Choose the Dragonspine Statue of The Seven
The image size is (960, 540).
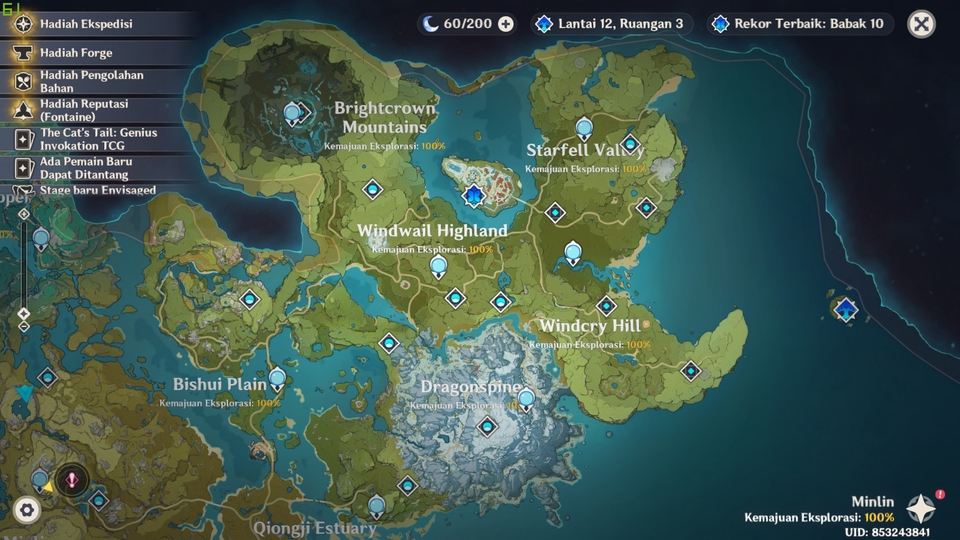click(x=526, y=399)
